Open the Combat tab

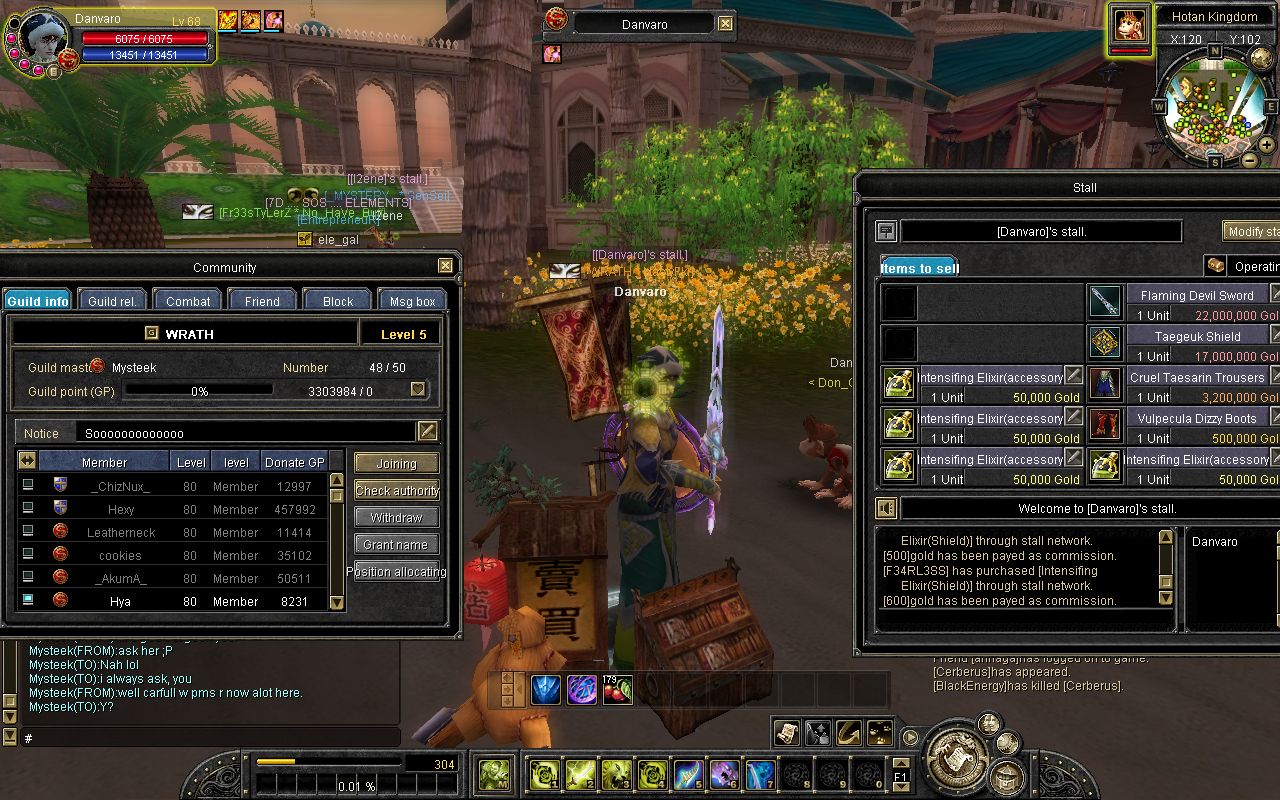coord(188,301)
